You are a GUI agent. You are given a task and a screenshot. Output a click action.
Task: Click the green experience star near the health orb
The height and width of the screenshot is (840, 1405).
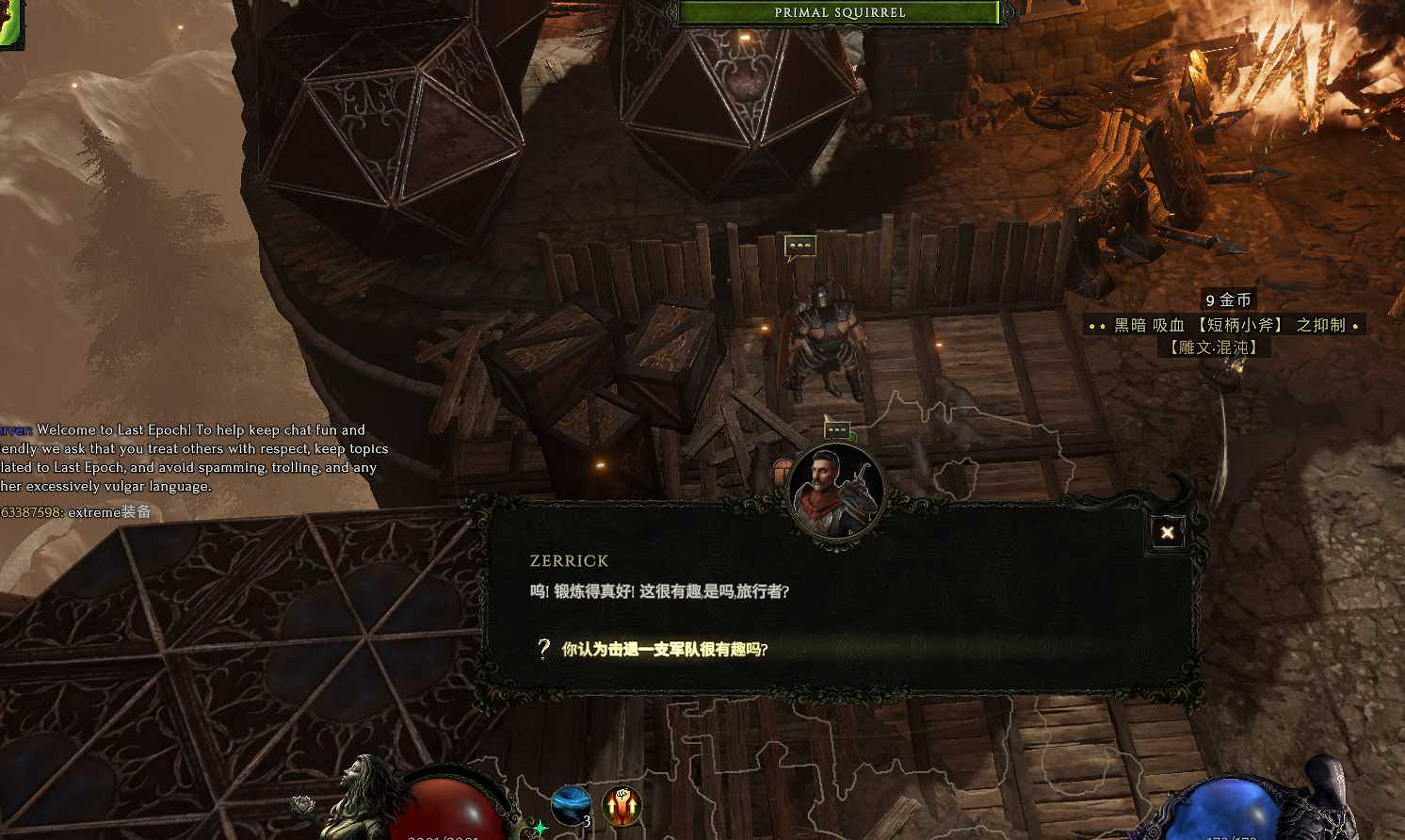click(539, 830)
